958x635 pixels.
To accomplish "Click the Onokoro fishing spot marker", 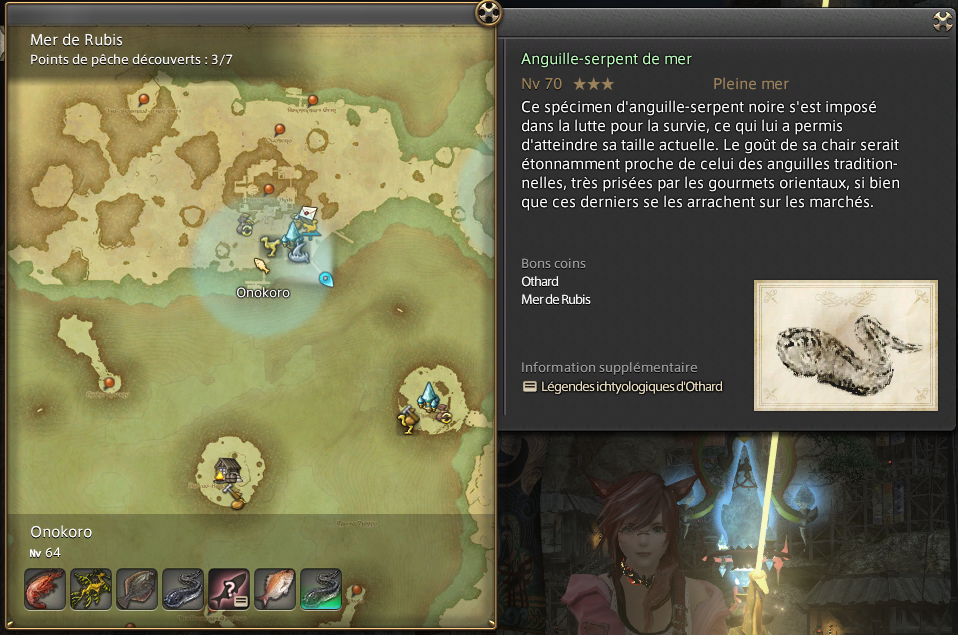I will pos(261,266).
